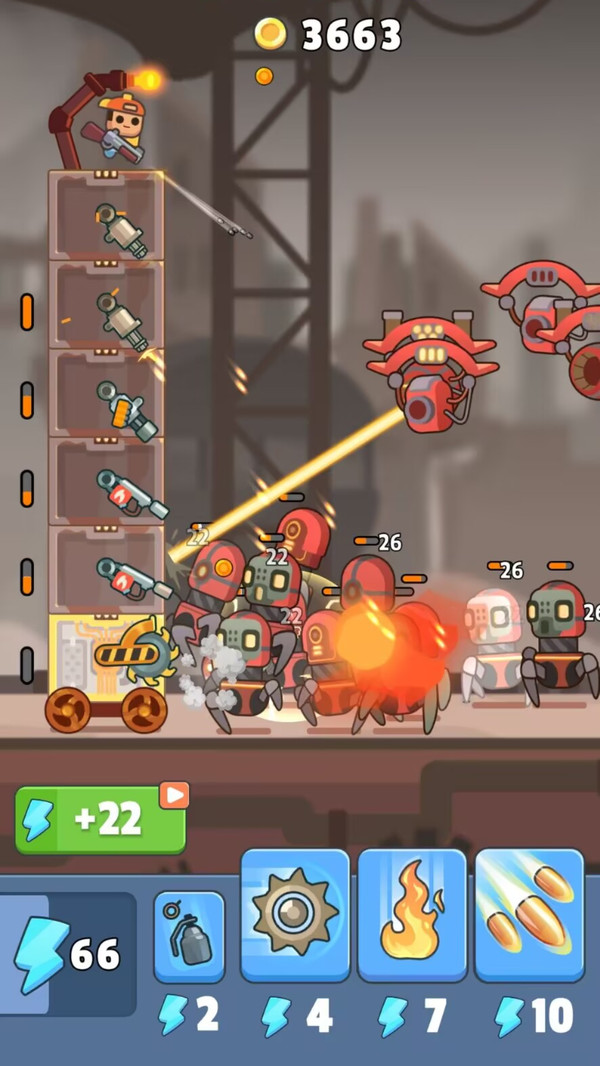Use the grenade ability costing 2

point(189,937)
